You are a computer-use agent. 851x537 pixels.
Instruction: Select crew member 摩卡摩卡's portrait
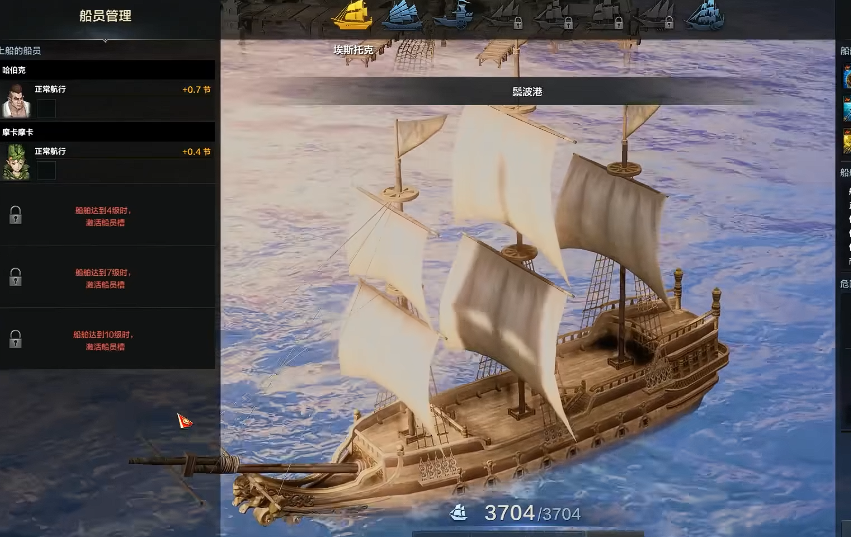15,163
